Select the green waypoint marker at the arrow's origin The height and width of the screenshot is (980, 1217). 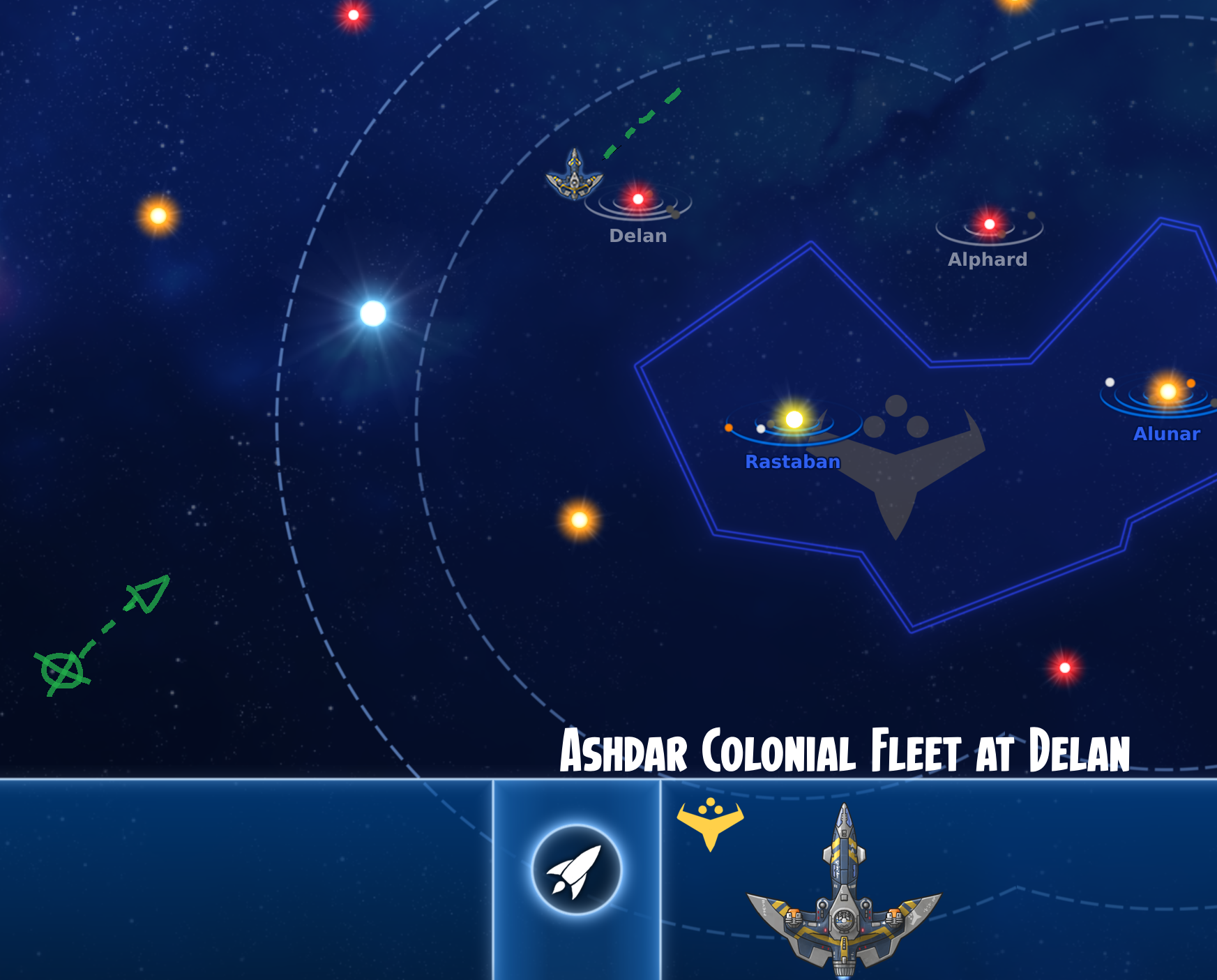click(61, 672)
